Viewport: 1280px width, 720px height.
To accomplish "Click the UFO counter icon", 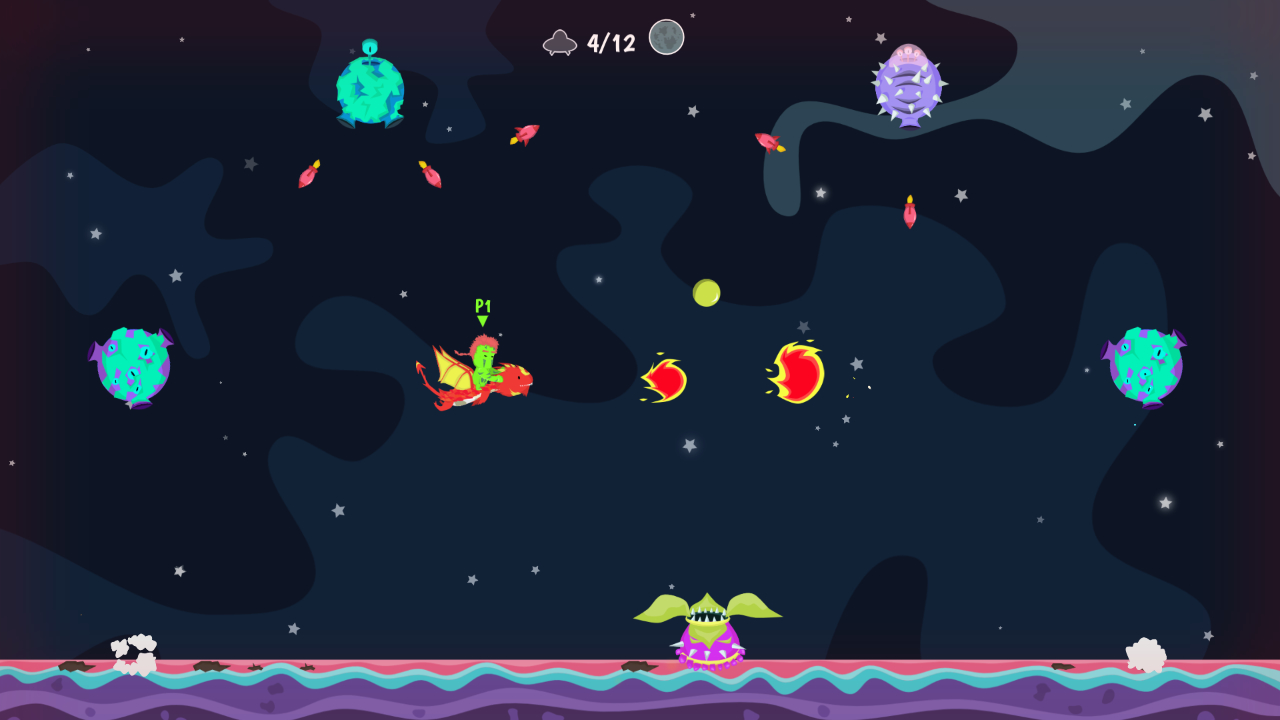I will click(x=561, y=40).
